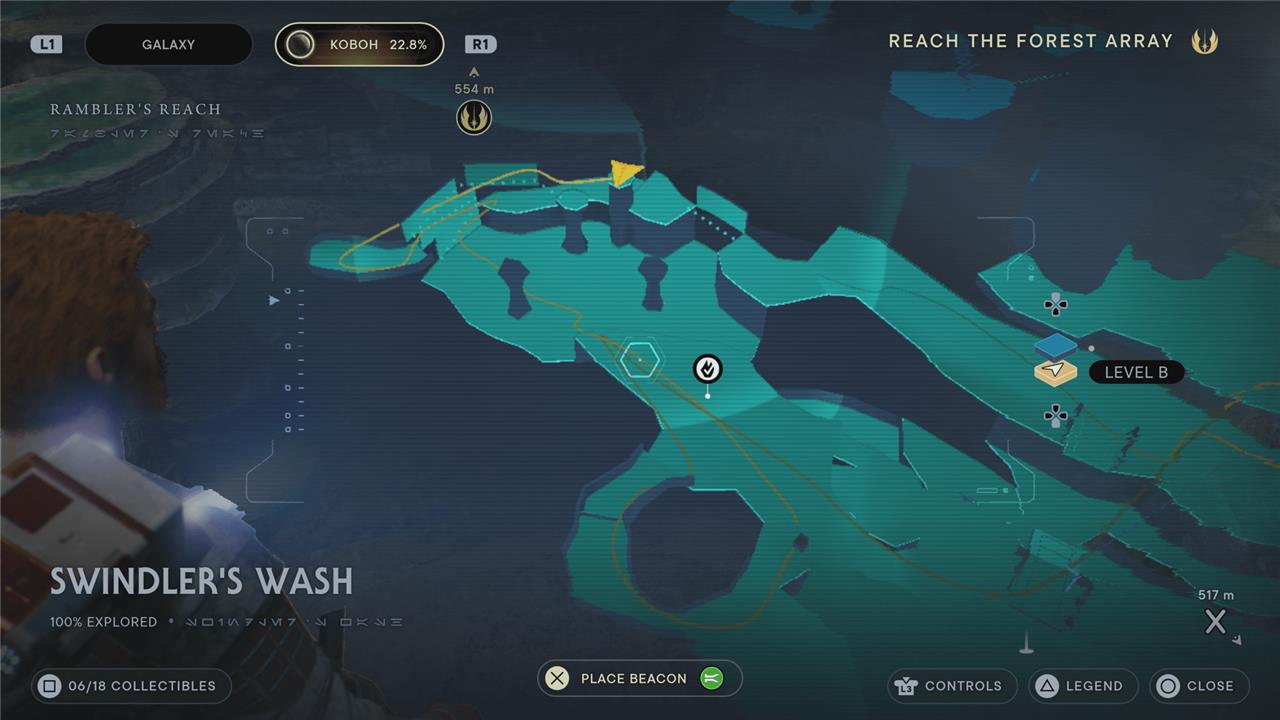1280x720 pixels.
Task: Select the blue upper map level layer
Action: [1055, 346]
